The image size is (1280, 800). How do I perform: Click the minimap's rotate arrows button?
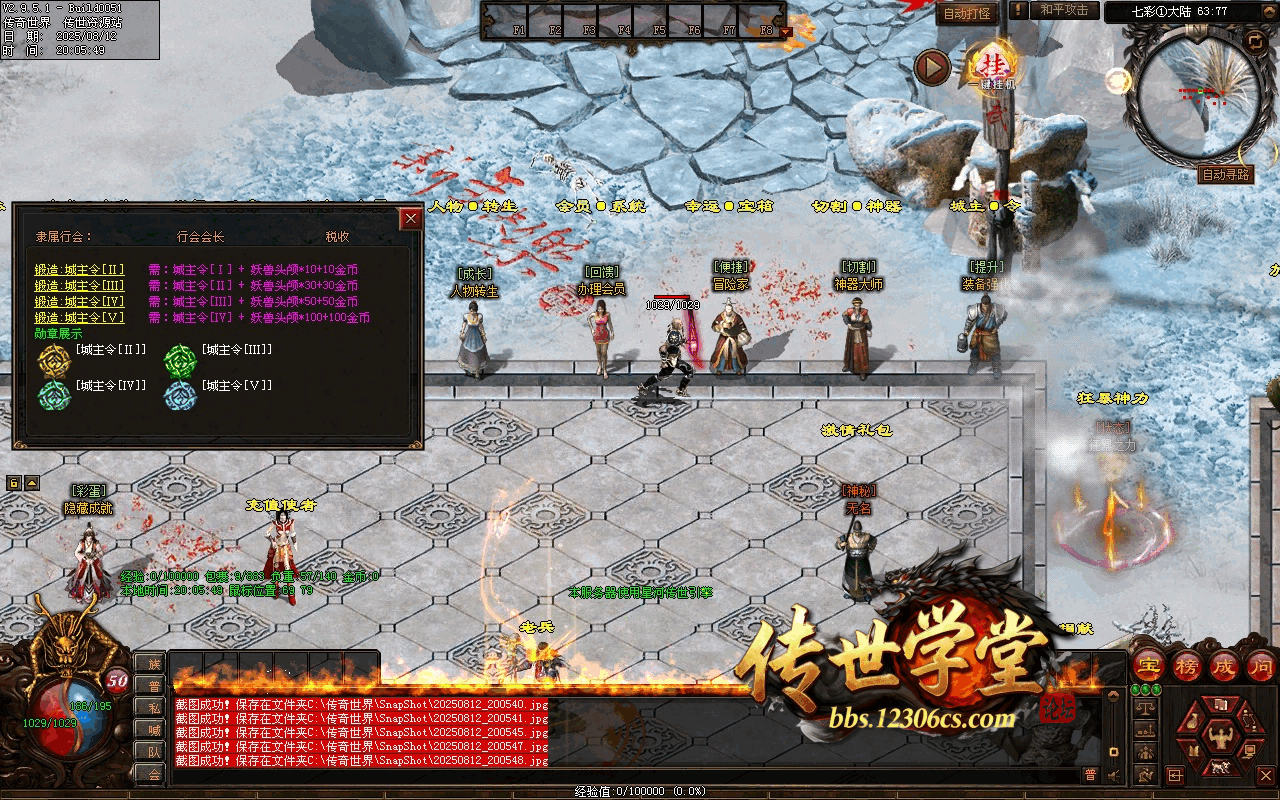point(1254,41)
